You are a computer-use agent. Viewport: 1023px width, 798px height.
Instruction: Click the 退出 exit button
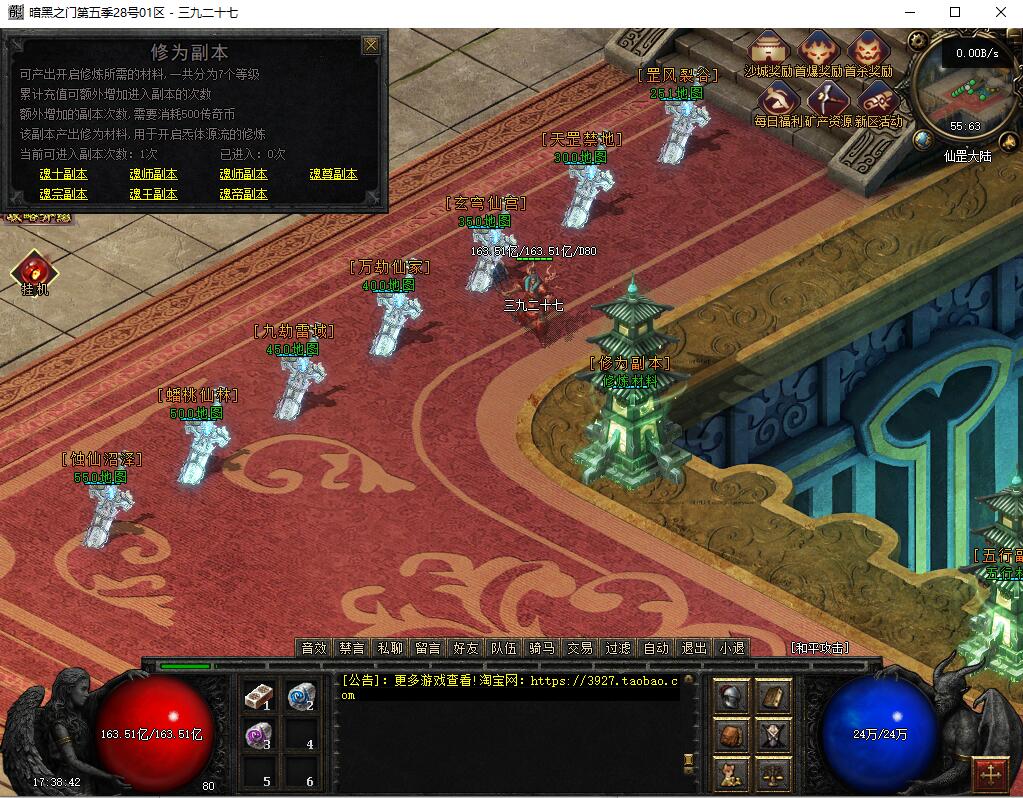[694, 648]
